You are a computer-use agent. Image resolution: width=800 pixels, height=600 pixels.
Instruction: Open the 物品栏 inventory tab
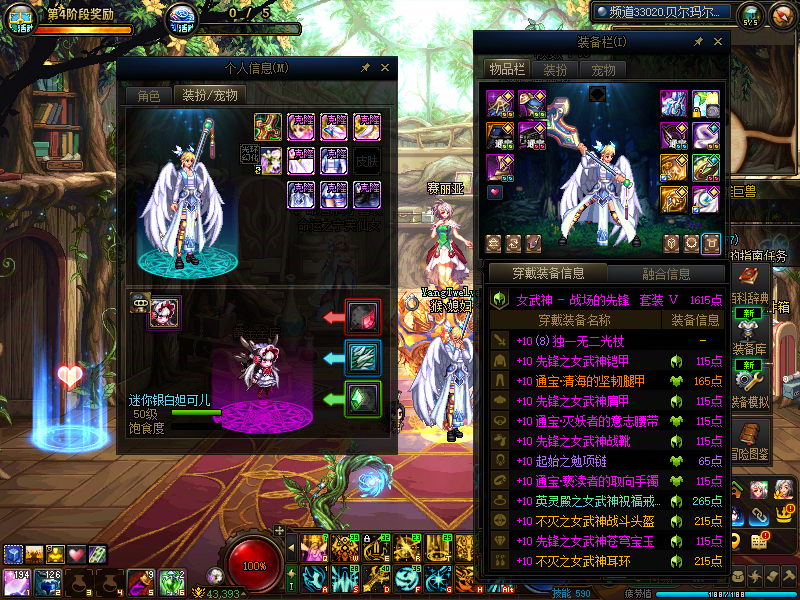point(506,69)
